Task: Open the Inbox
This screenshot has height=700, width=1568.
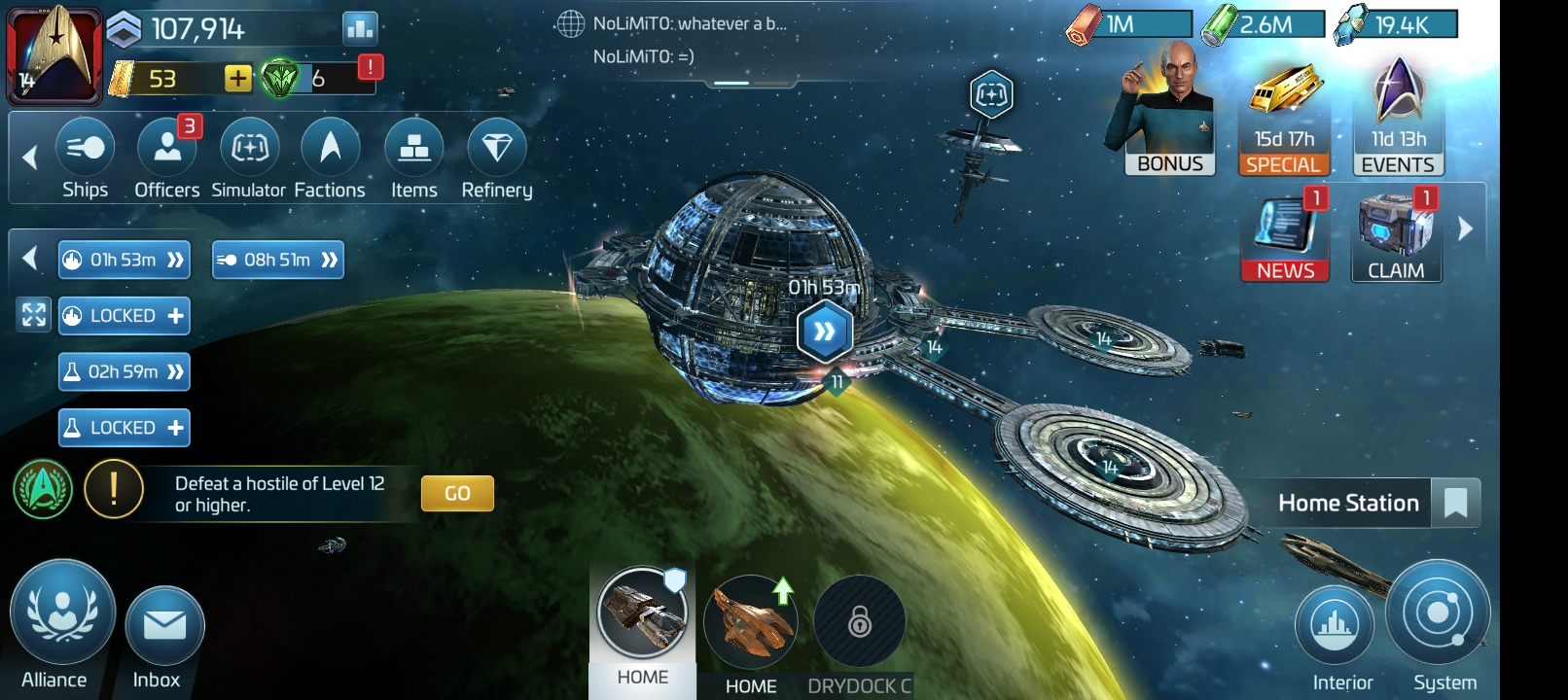Action: [x=163, y=632]
